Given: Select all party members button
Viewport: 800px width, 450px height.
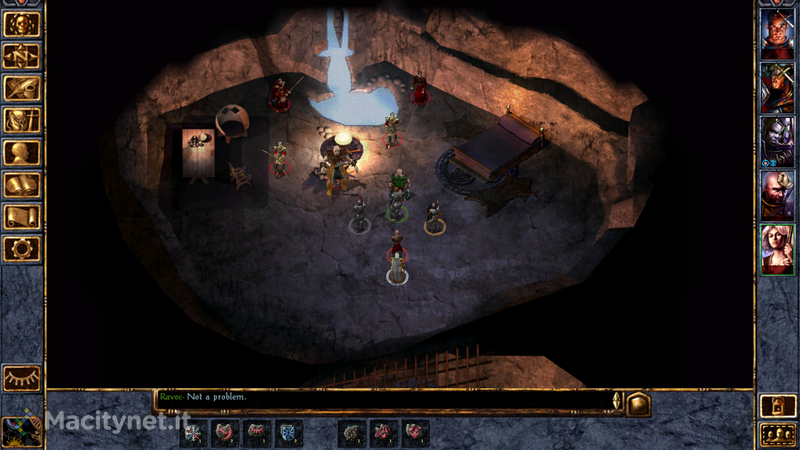Looking at the screenshot, I should [777, 434].
